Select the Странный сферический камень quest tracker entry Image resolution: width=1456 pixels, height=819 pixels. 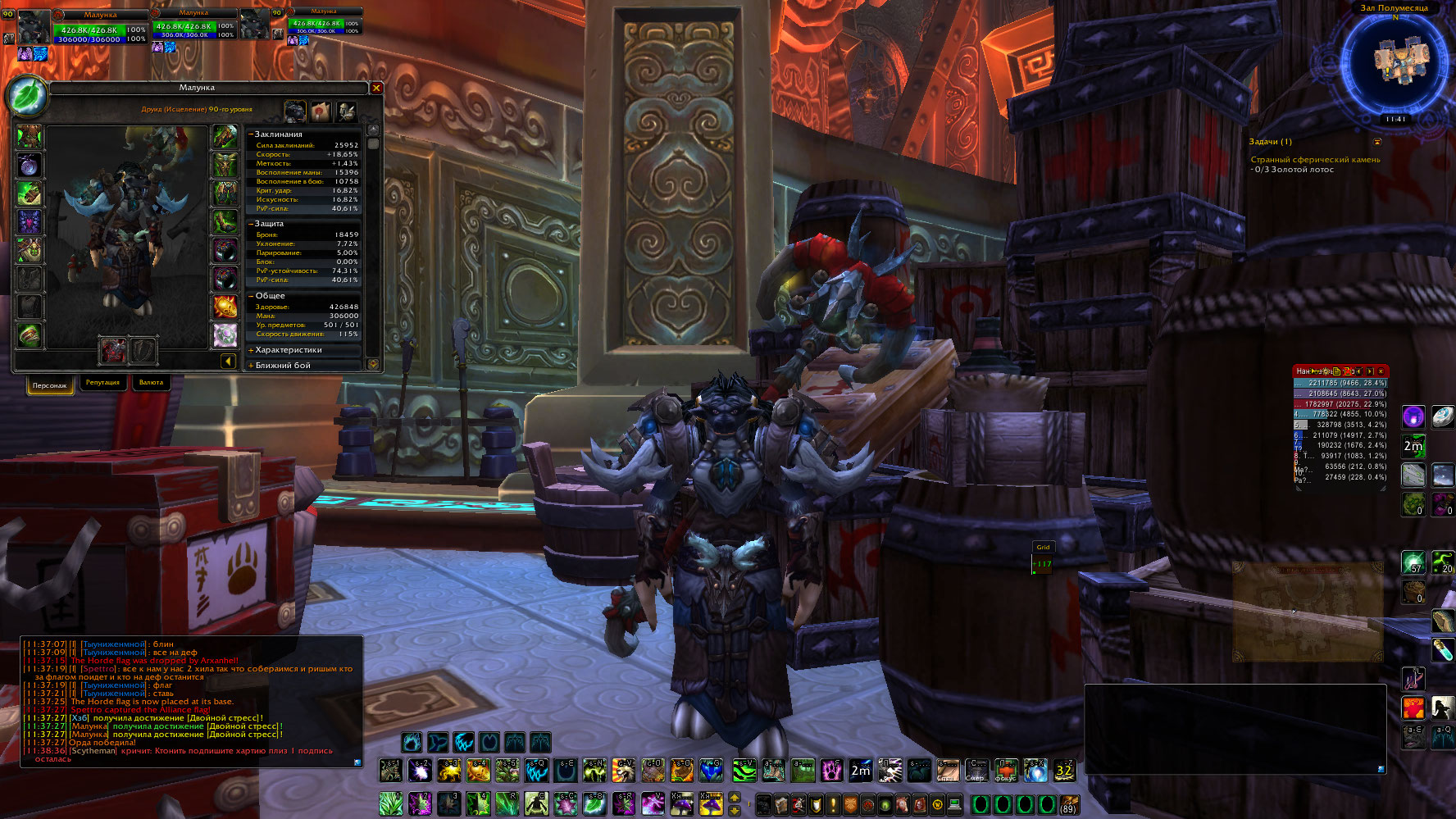pyautogui.click(x=1315, y=160)
